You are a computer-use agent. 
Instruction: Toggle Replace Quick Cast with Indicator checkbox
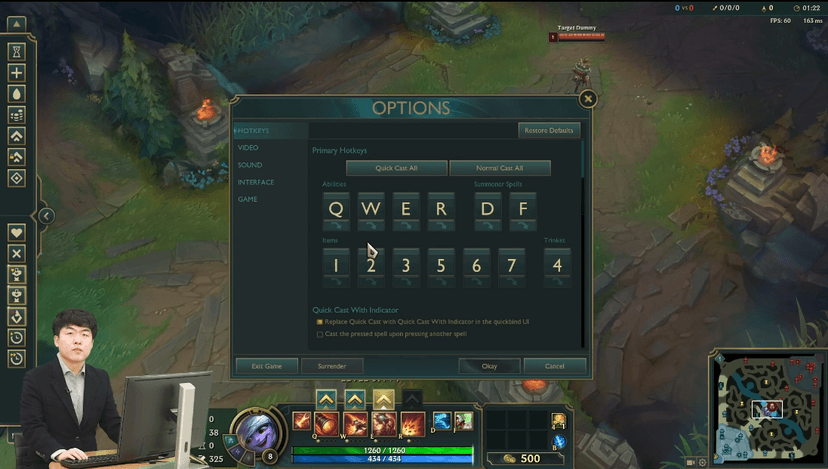pyautogui.click(x=320, y=322)
